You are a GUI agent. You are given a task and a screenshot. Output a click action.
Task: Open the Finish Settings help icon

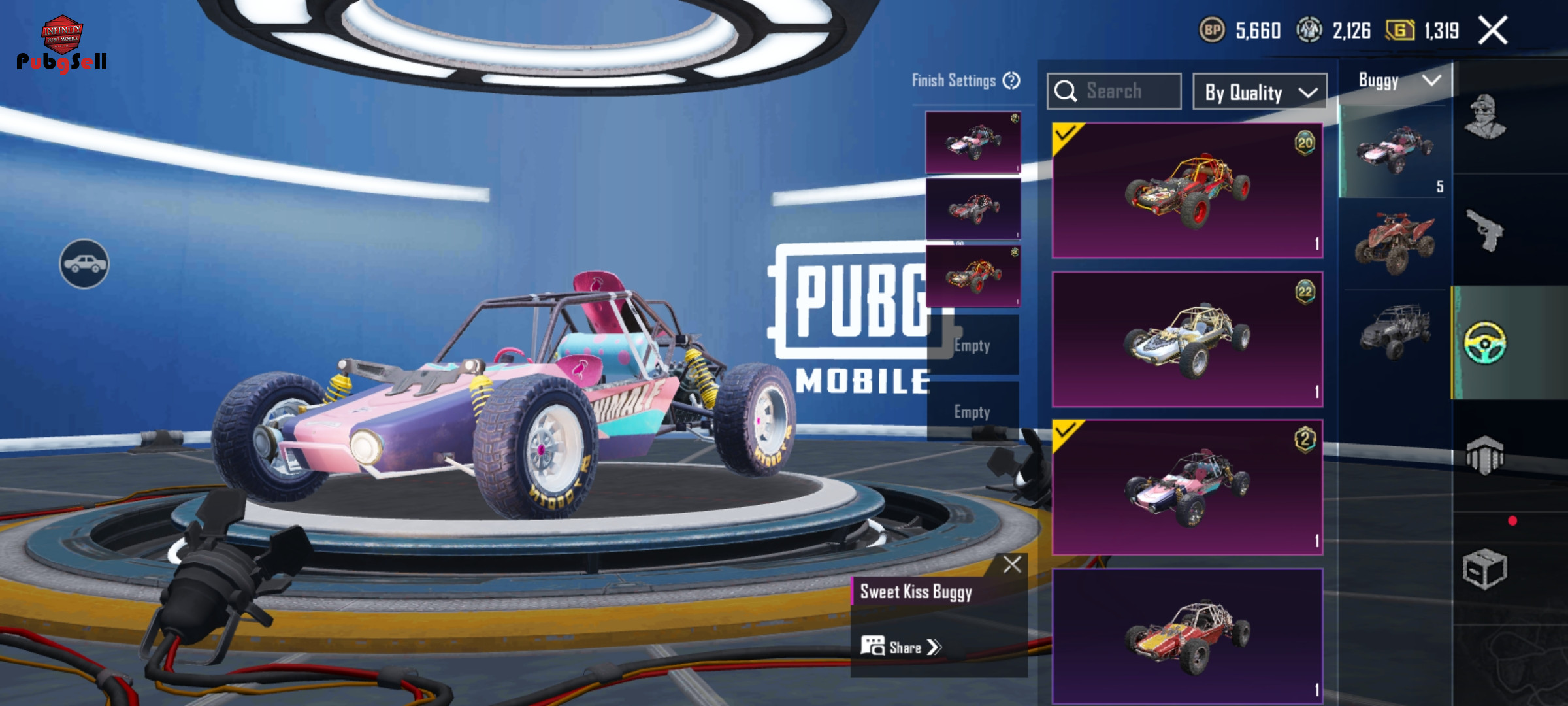[x=1011, y=80]
